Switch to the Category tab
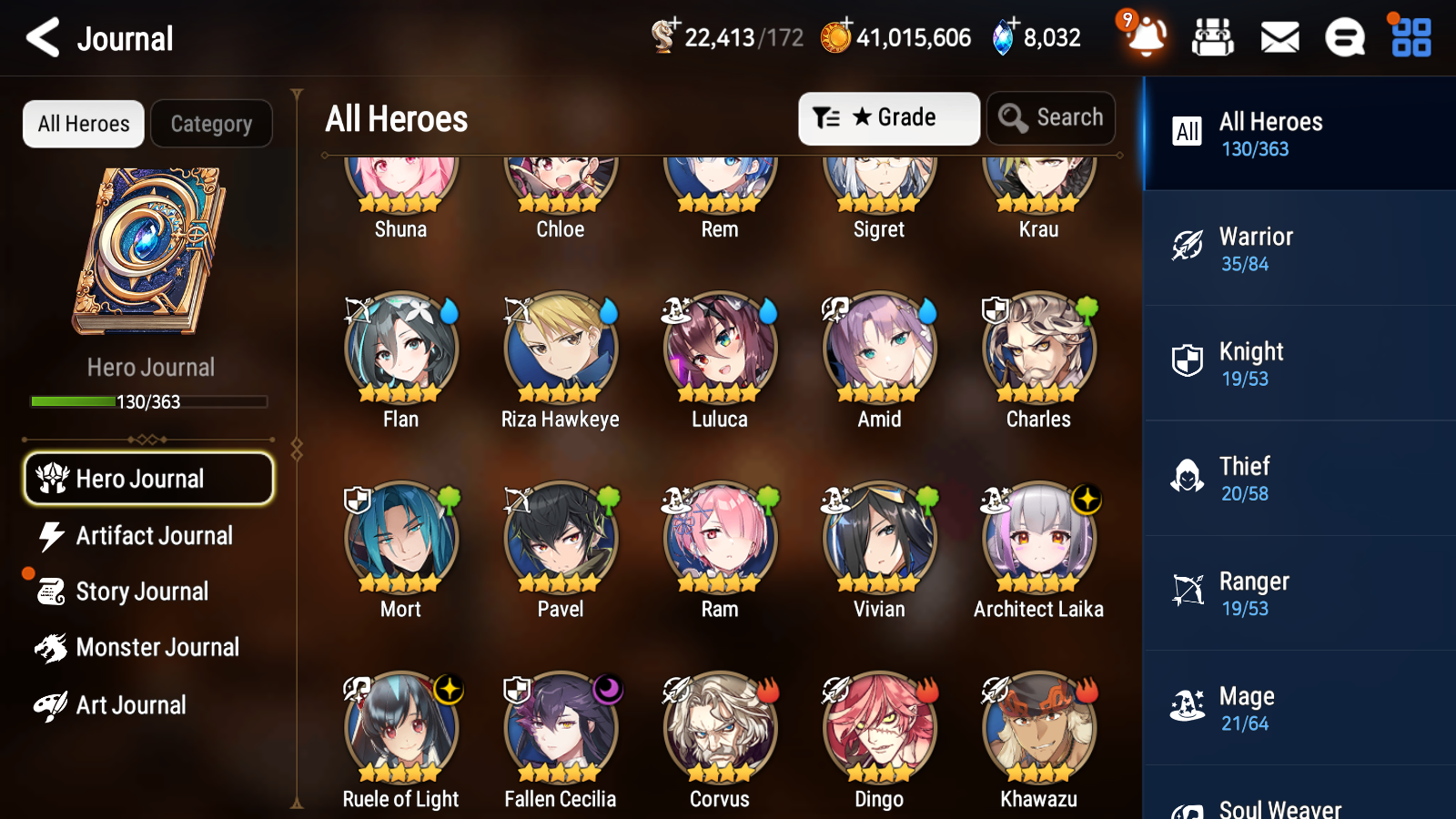1456x819 pixels. click(211, 124)
